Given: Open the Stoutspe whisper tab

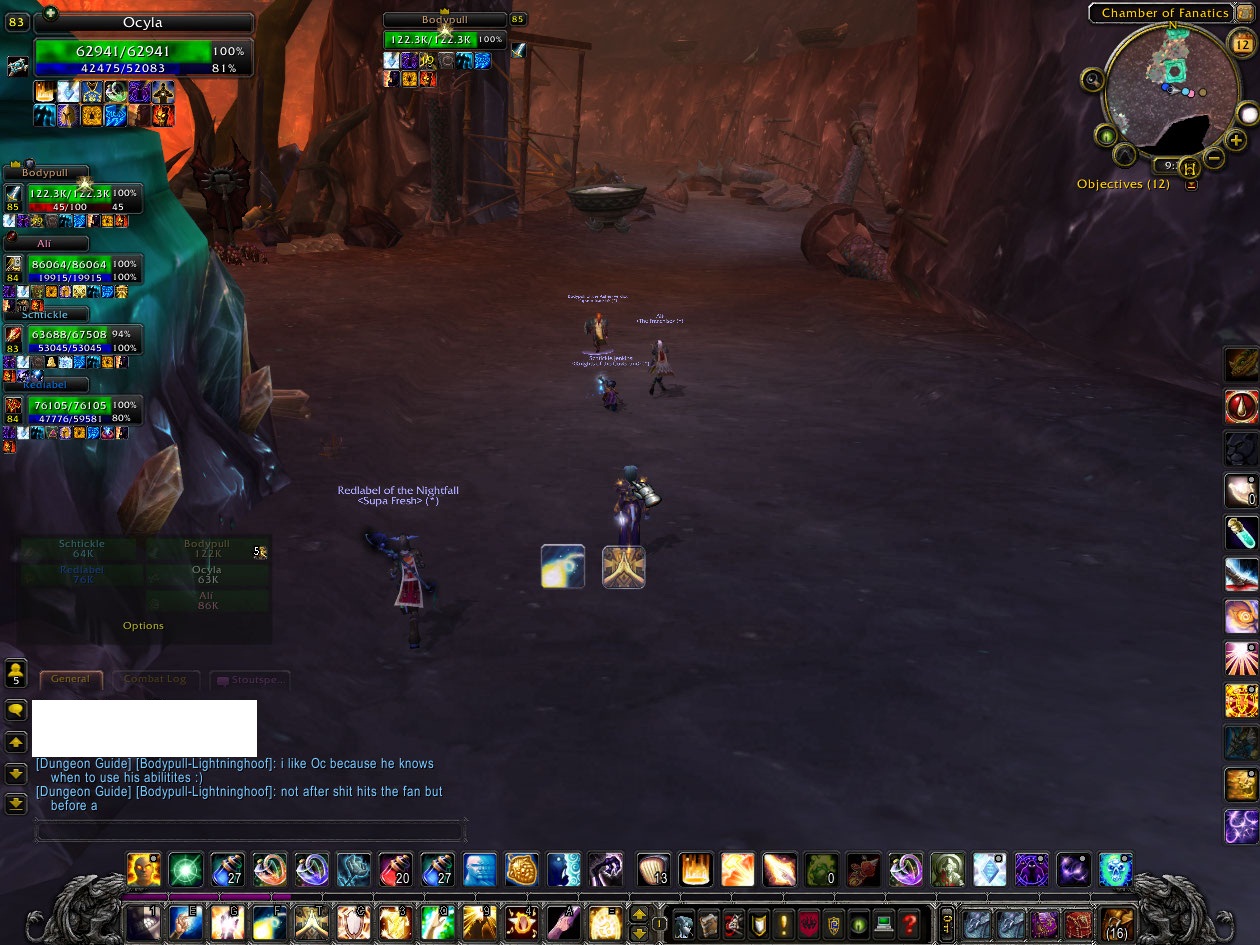Looking at the screenshot, I should point(250,680).
